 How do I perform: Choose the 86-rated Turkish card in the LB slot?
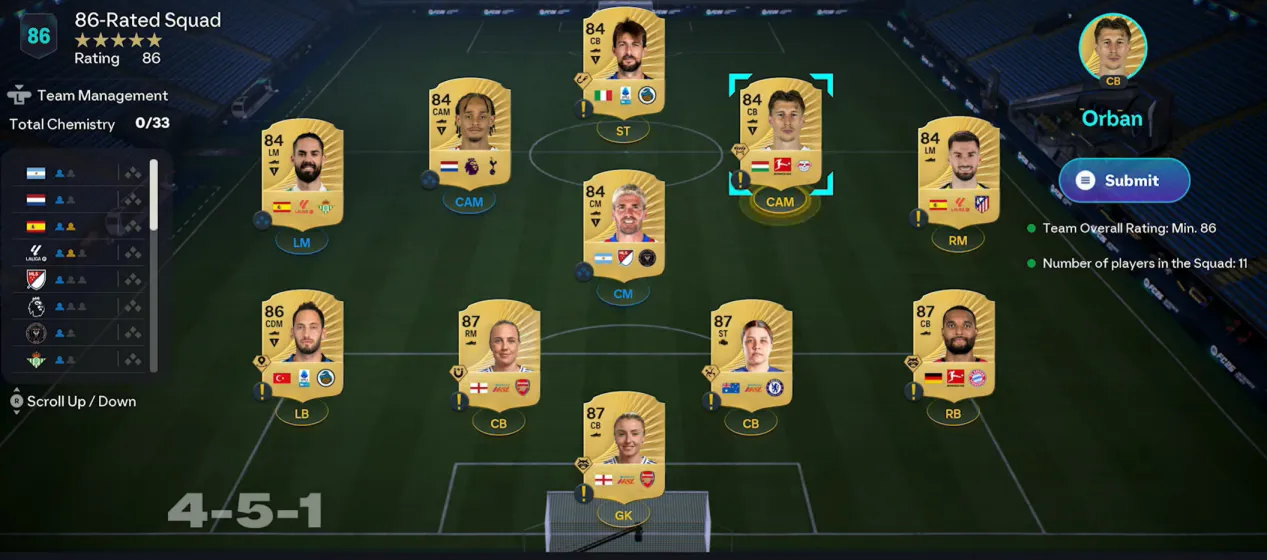pos(302,344)
